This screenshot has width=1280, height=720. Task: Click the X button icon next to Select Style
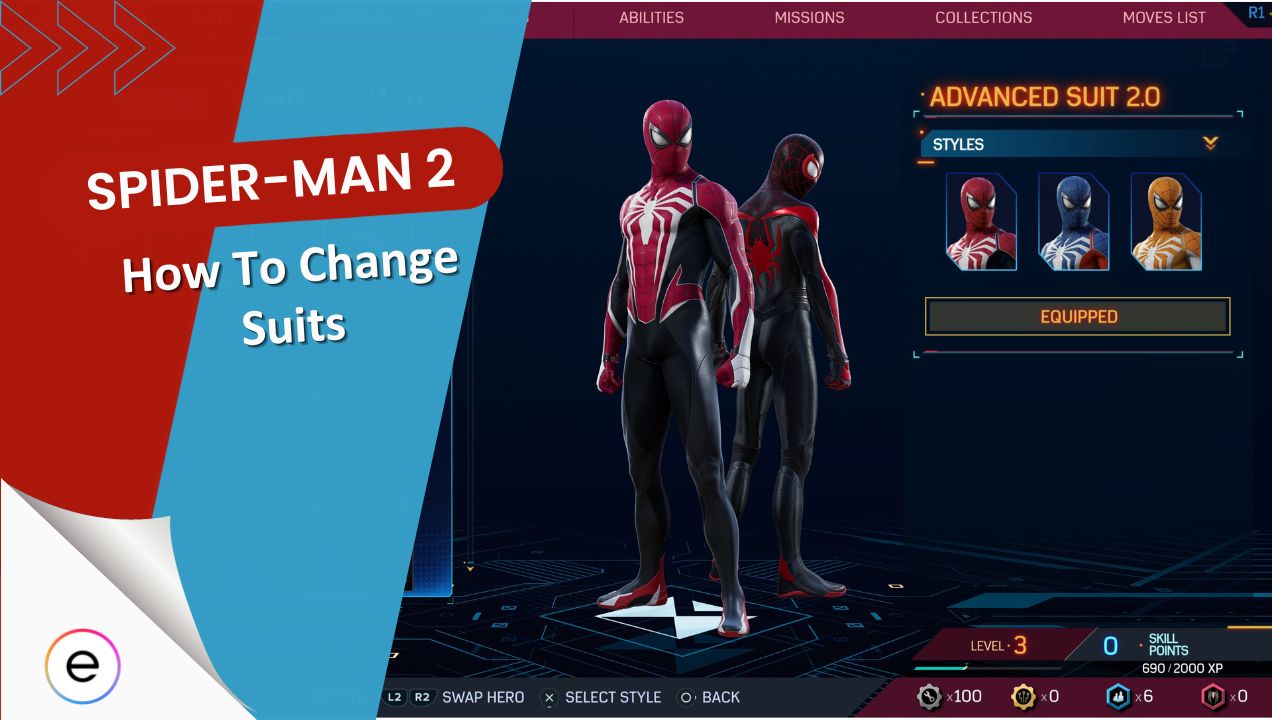[548, 697]
